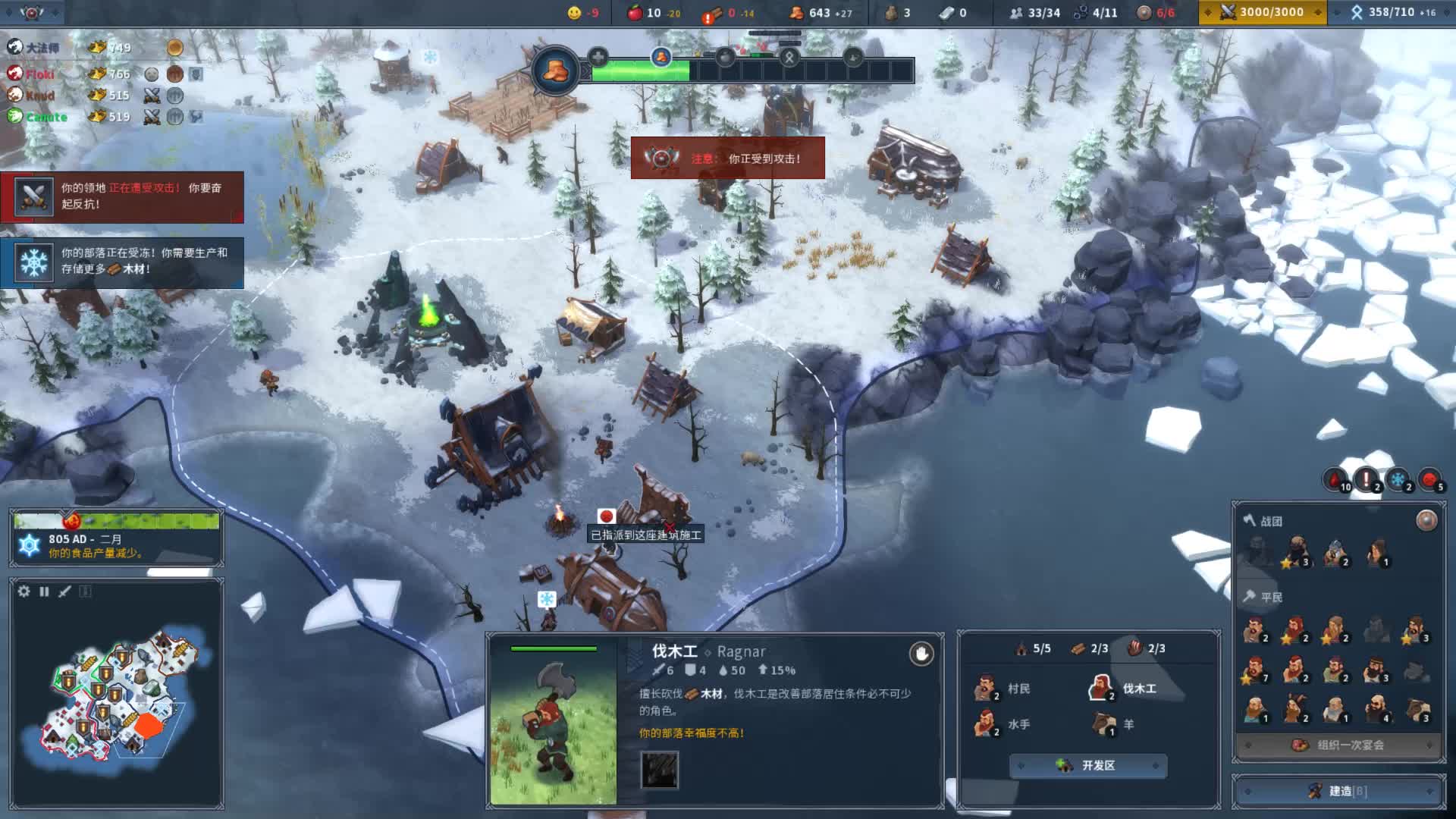The image size is (1456, 819).
Task: Open the territory under attack notification
Action: [x=122, y=196]
